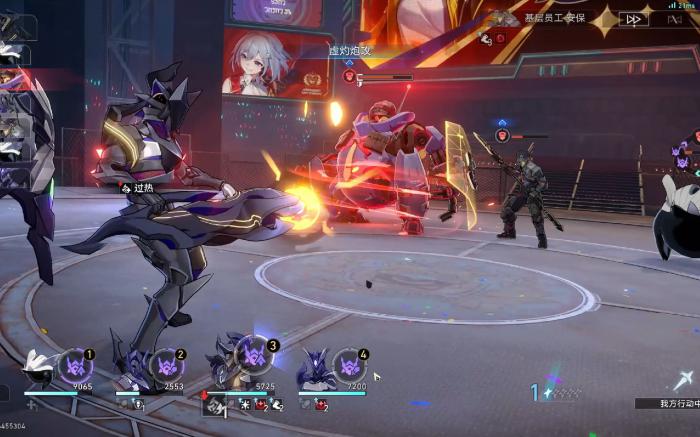This screenshot has height=437, width=700.
Task: Activate ultimate icon numbered 1
Action: pyautogui.click(x=75, y=365)
